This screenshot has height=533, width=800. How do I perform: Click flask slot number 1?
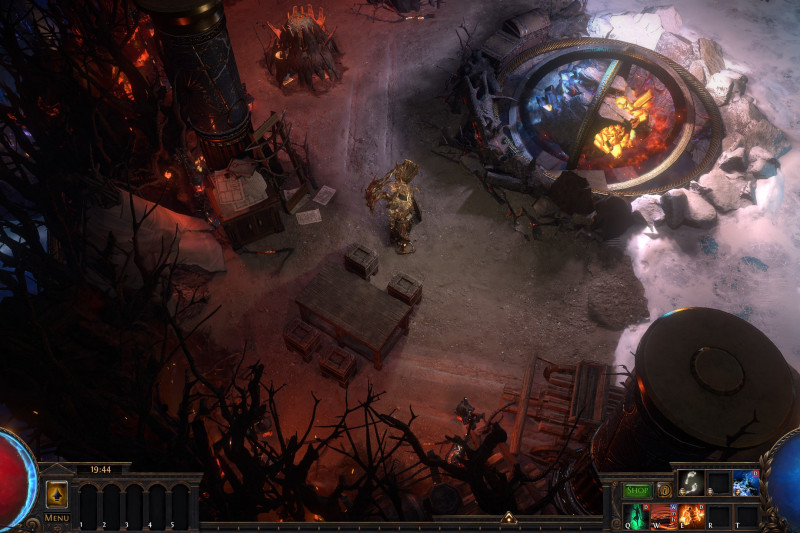pos(88,506)
